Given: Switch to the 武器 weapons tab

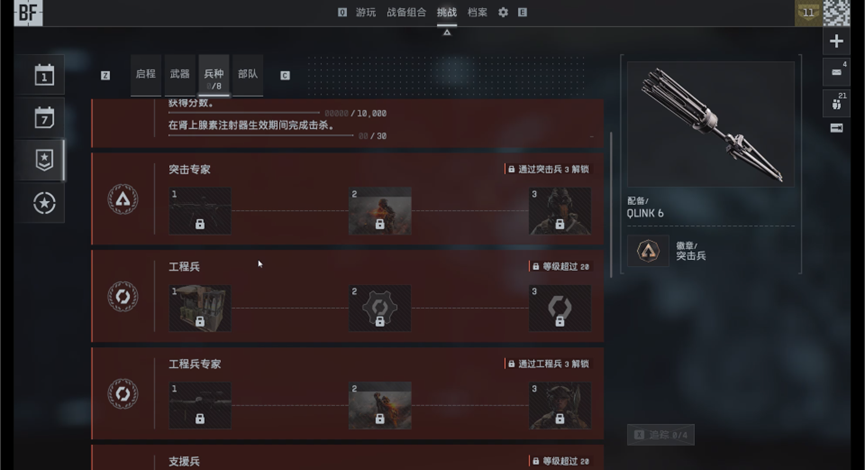Looking at the screenshot, I should click(x=180, y=74).
